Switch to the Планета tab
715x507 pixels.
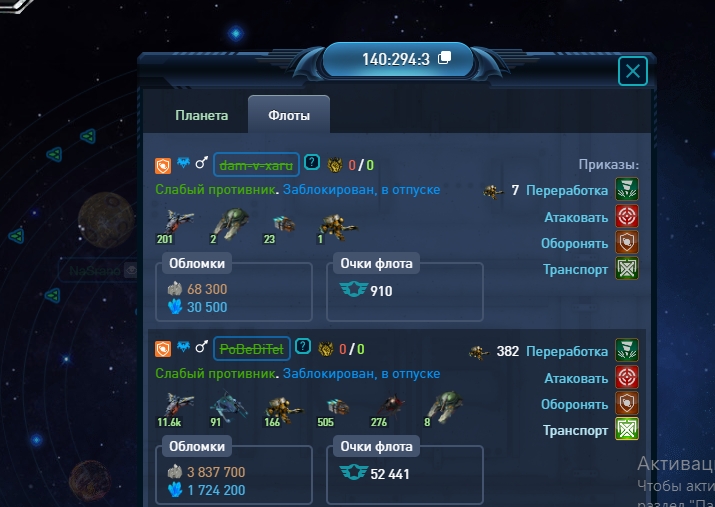(202, 115)
